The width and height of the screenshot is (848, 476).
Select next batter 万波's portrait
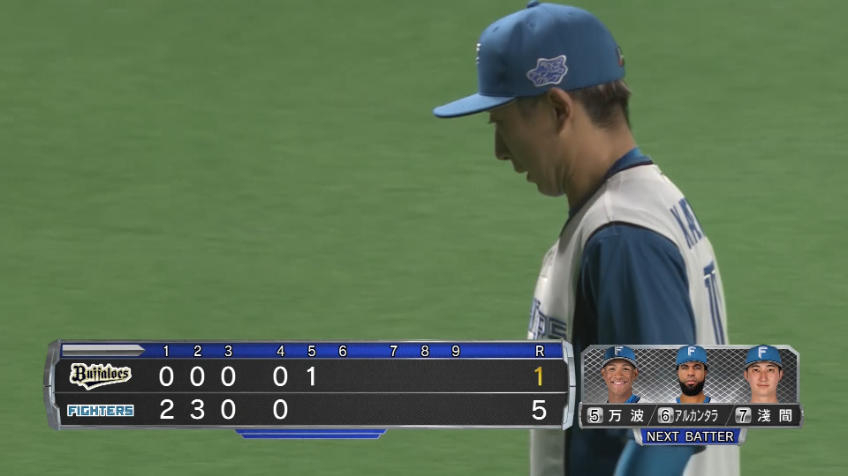click(620, 375)
